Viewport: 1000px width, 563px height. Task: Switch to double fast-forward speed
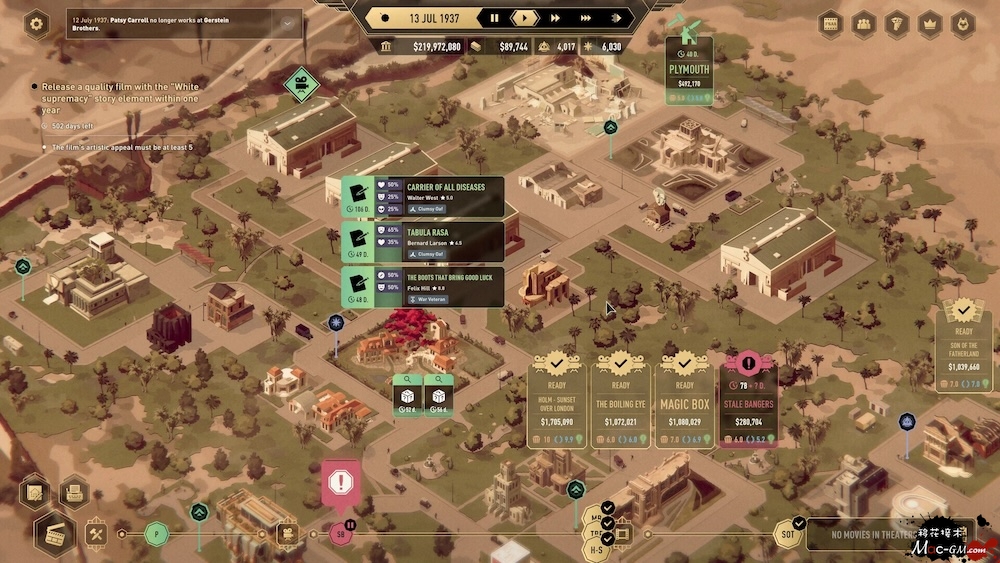(555, 18)
